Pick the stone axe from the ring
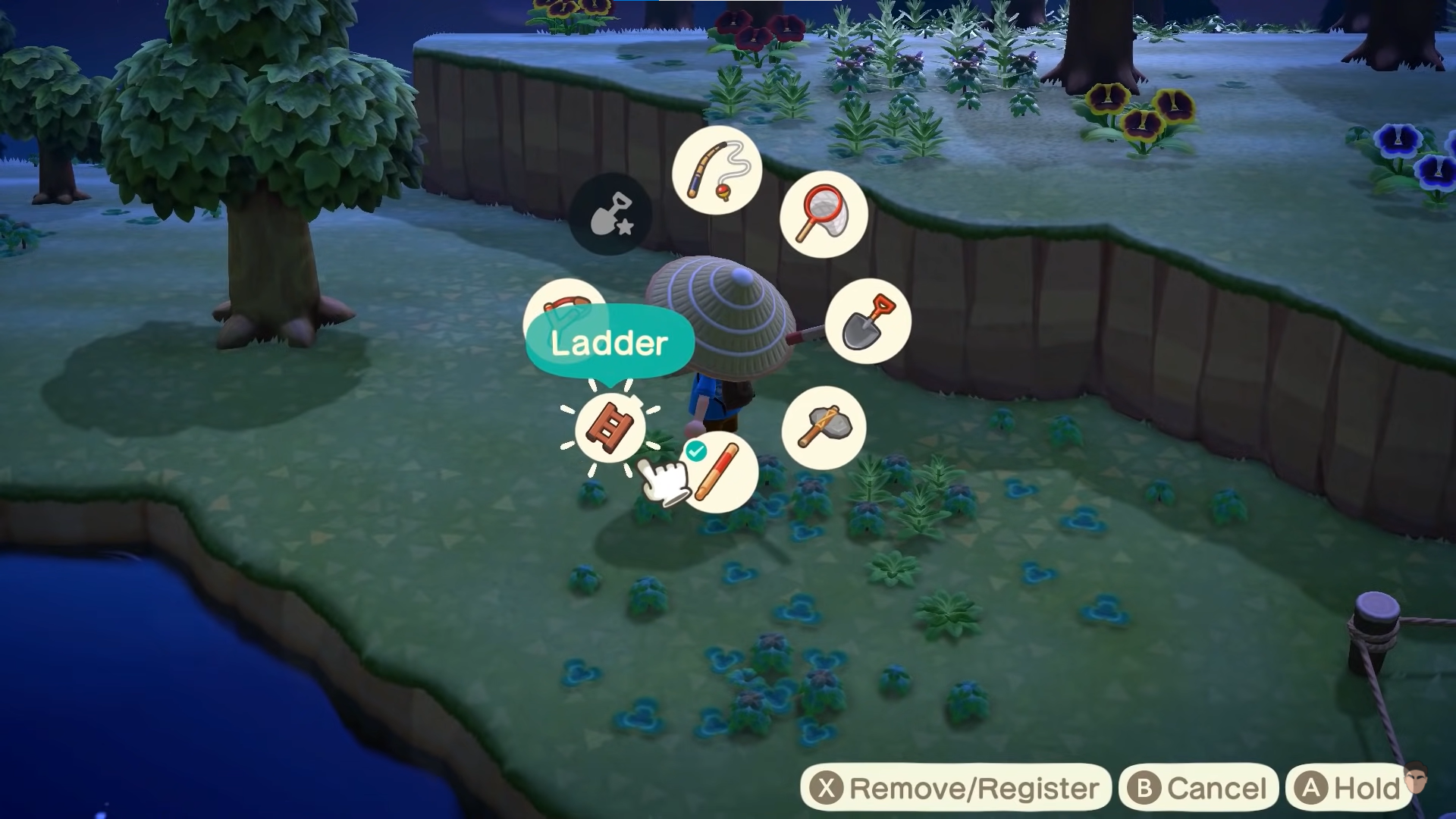 click(x=824, y=428)
